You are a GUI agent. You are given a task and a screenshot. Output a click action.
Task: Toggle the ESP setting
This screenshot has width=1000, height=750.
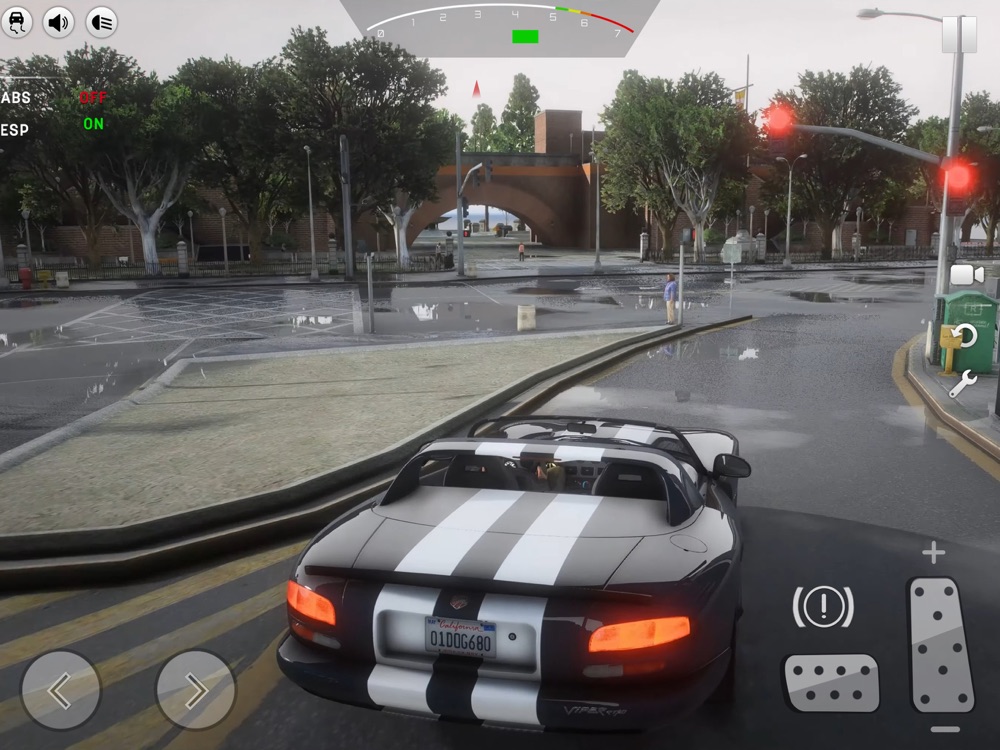[x=93, y=124]
